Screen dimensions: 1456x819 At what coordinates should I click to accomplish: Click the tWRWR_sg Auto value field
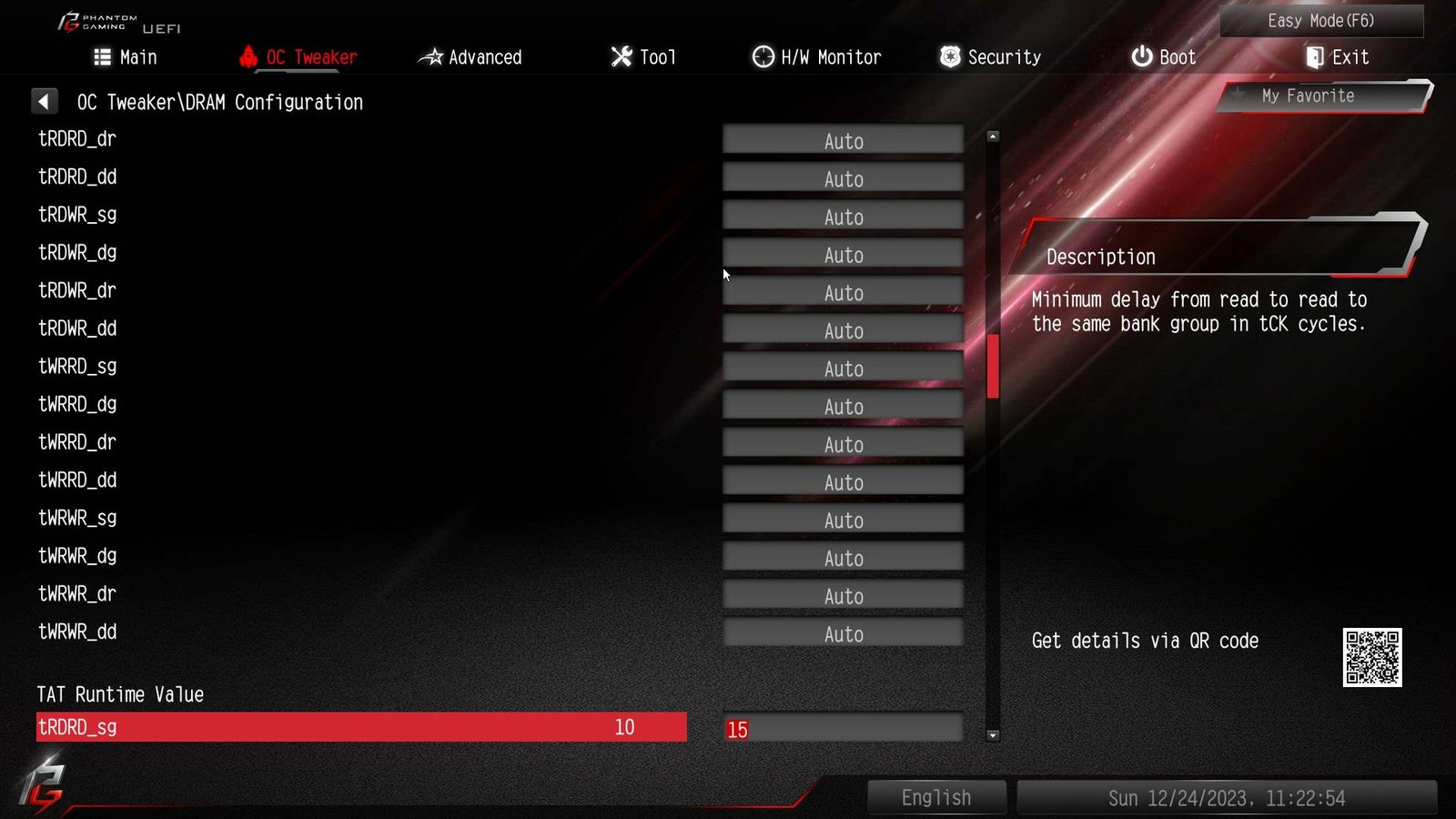click(x=843, y=521)
